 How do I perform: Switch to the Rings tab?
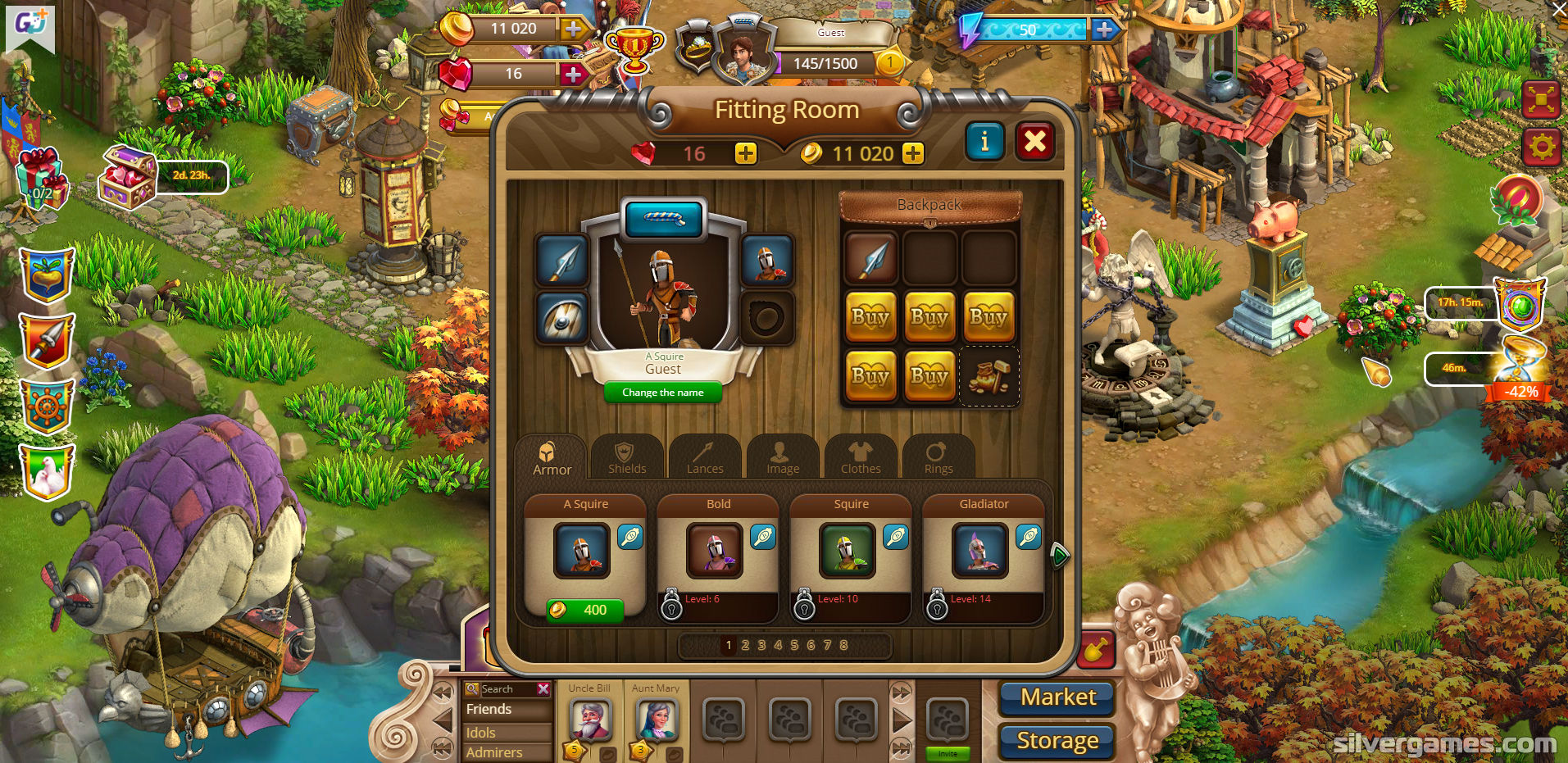point(939,457)
